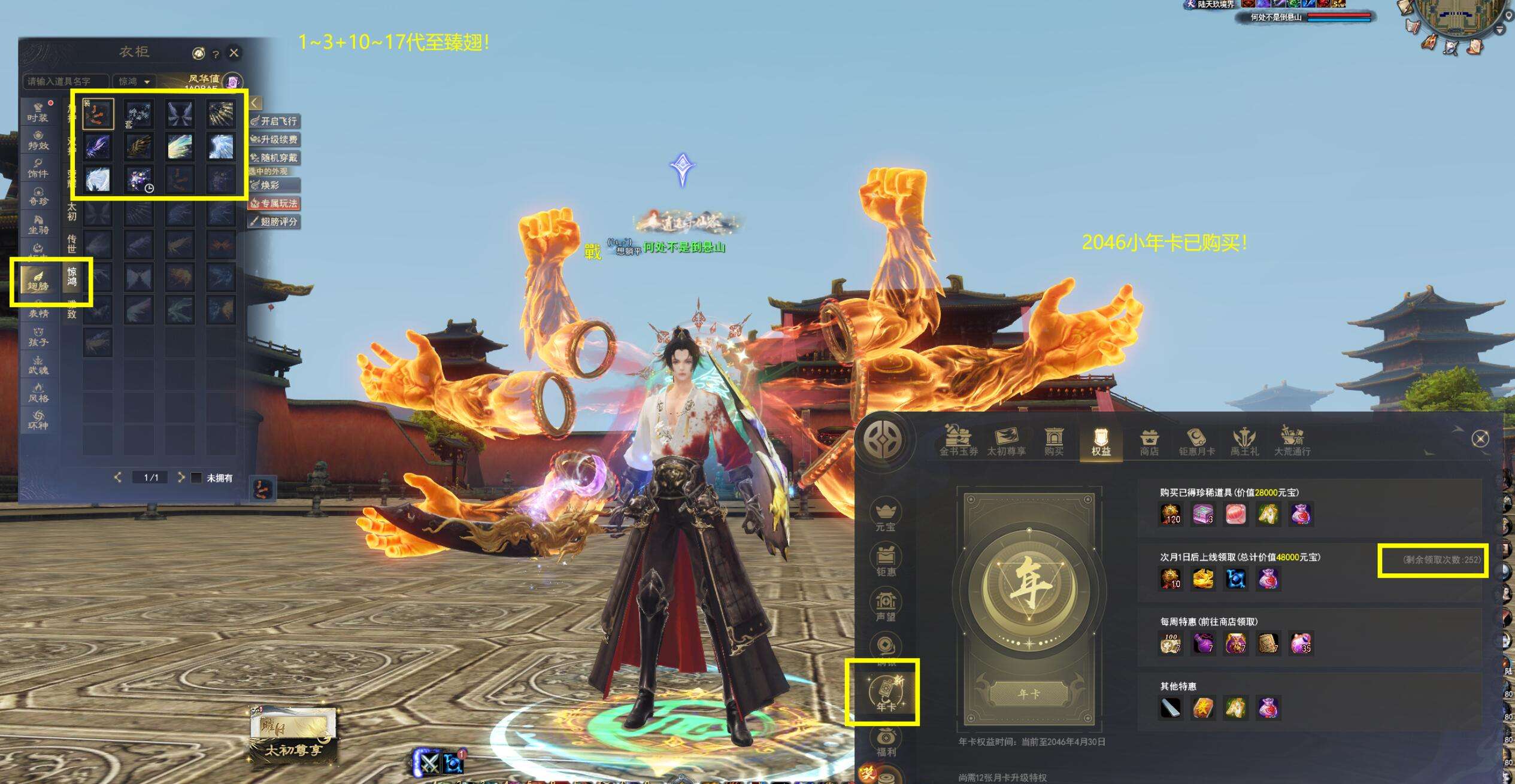Open the 武魂 wardrobe category
The width and height of the screenshot is (1515, 784).
(38, 364)
